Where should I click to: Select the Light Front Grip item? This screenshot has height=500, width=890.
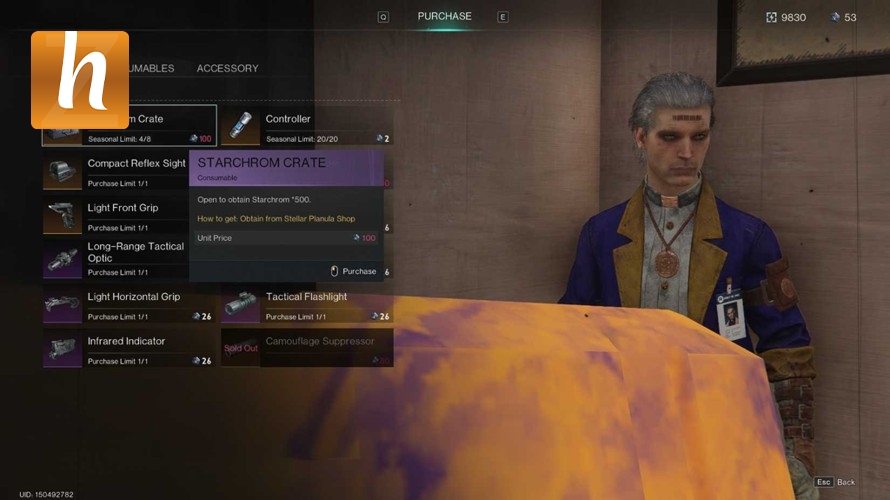[115, 215]
